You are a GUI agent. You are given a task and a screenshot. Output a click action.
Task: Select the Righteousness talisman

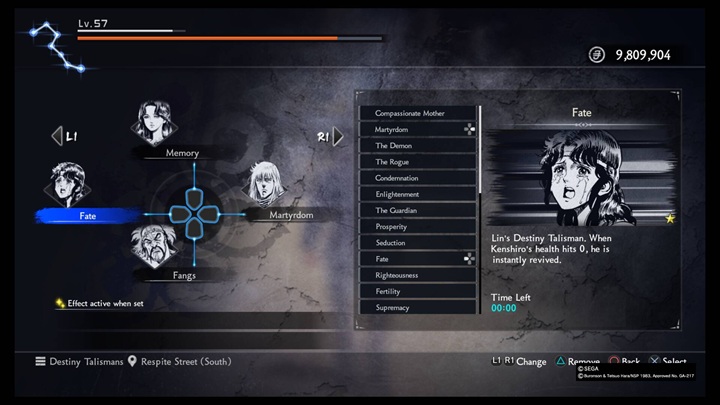coord(418,275)
